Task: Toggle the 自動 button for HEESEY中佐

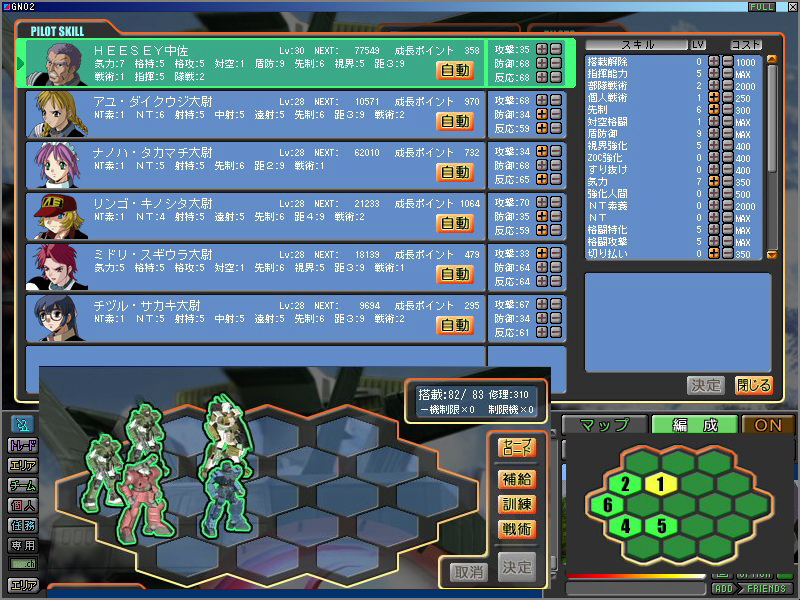Action: coord(455,70)
